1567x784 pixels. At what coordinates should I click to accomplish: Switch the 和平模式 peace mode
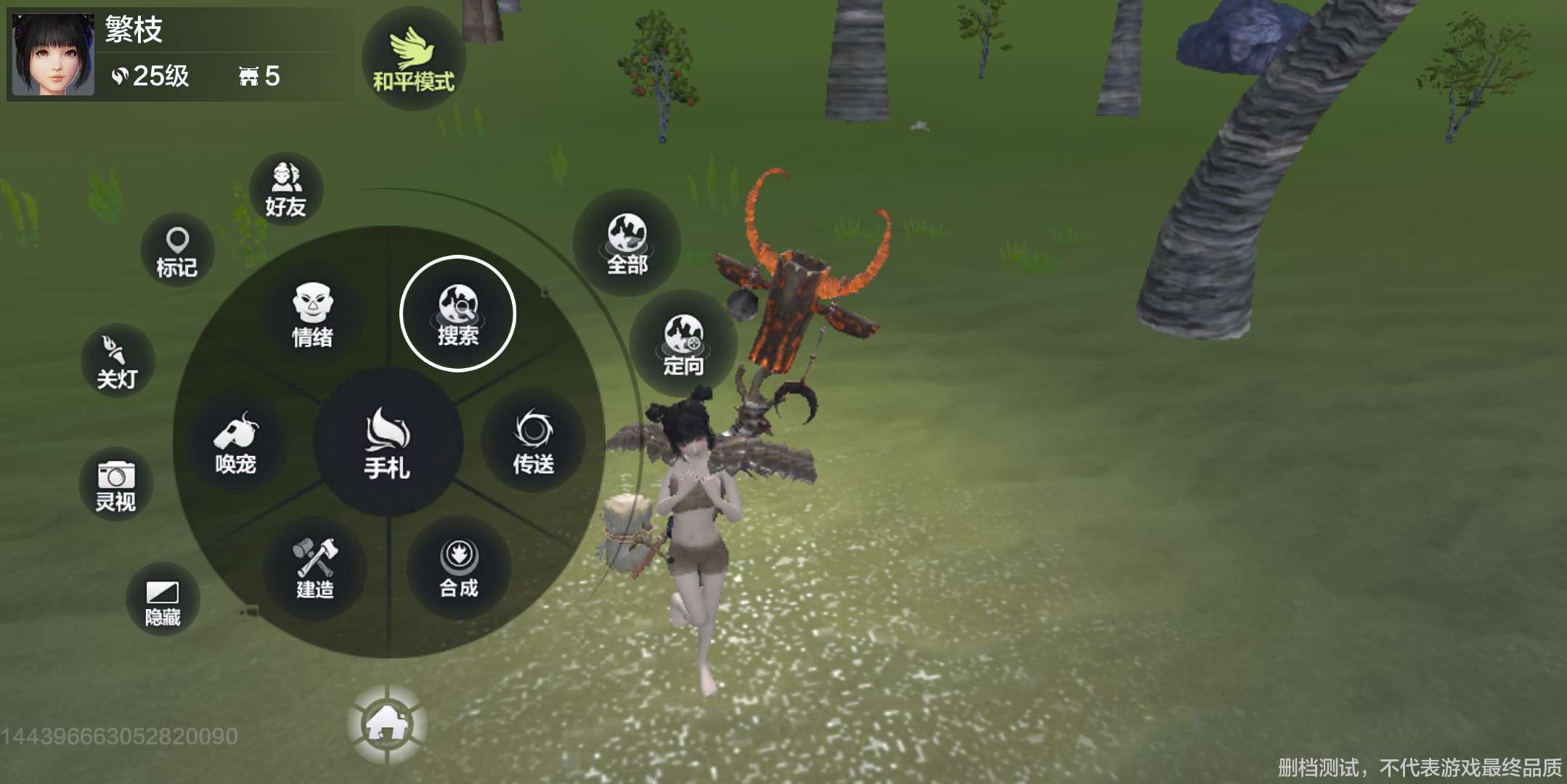coord(413,60)
